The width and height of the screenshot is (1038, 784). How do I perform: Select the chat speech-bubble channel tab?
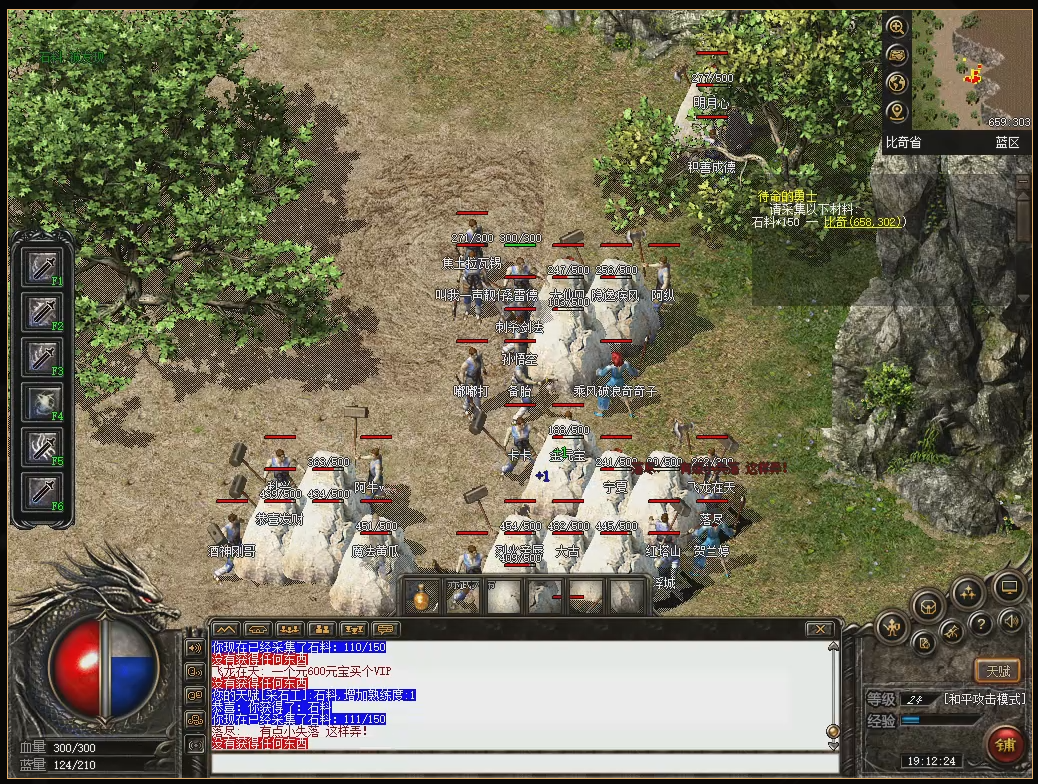pos(384,629)
